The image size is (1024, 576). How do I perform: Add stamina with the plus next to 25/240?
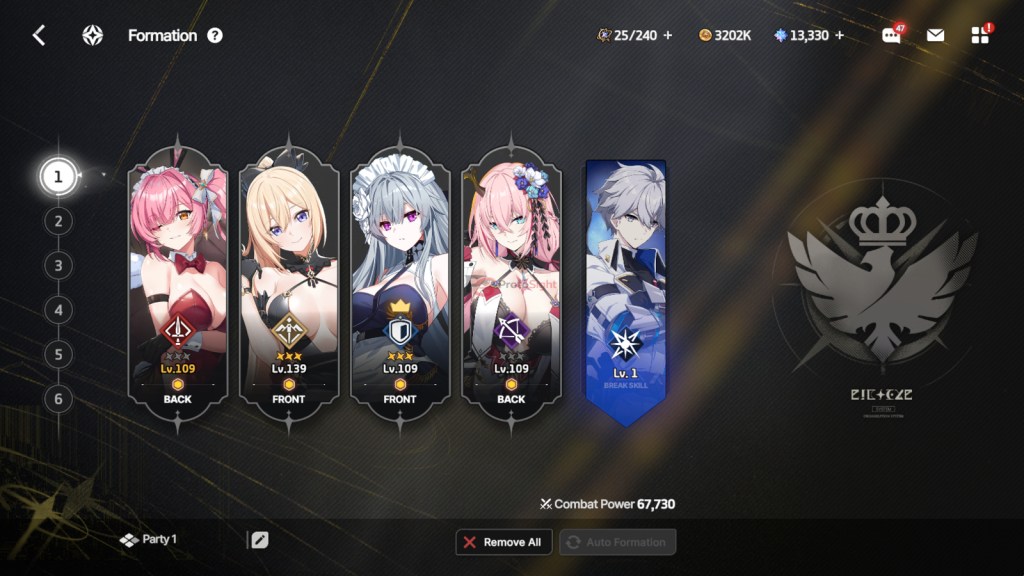click(668, 35)
